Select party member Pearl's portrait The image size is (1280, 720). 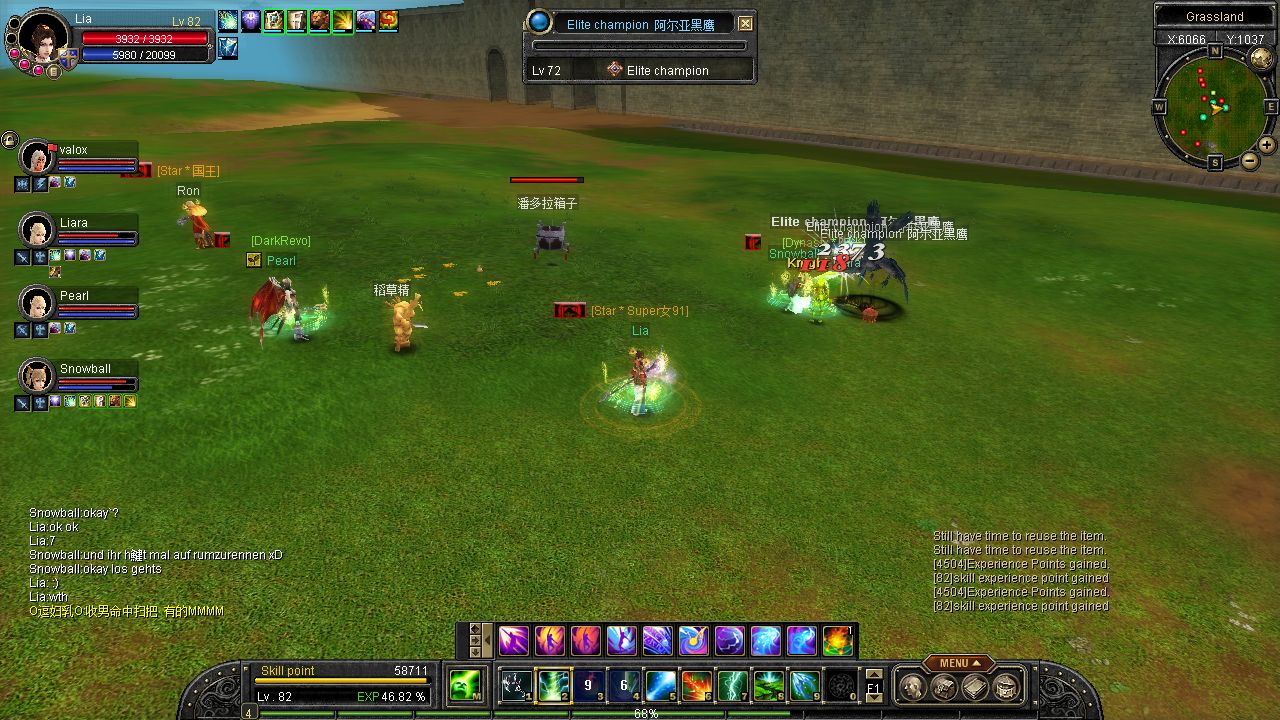click(x=37, y=303)
